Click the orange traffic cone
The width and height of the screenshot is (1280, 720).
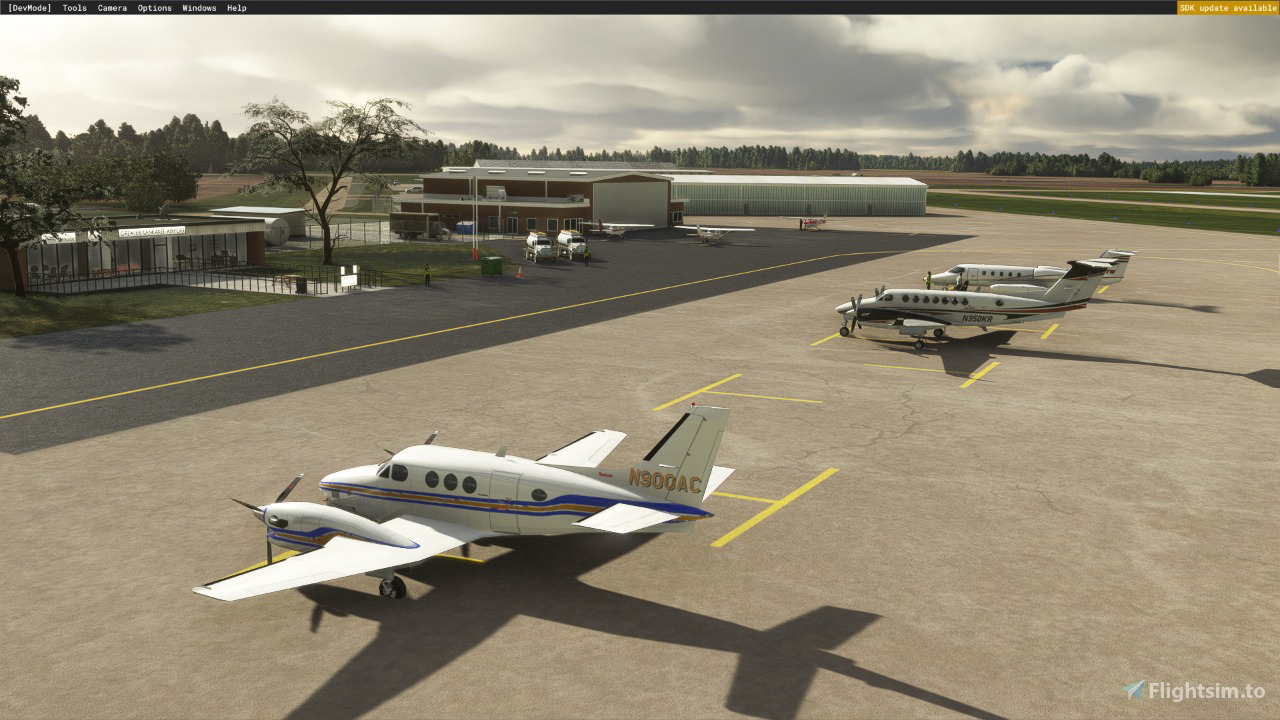tap(520, 272)
